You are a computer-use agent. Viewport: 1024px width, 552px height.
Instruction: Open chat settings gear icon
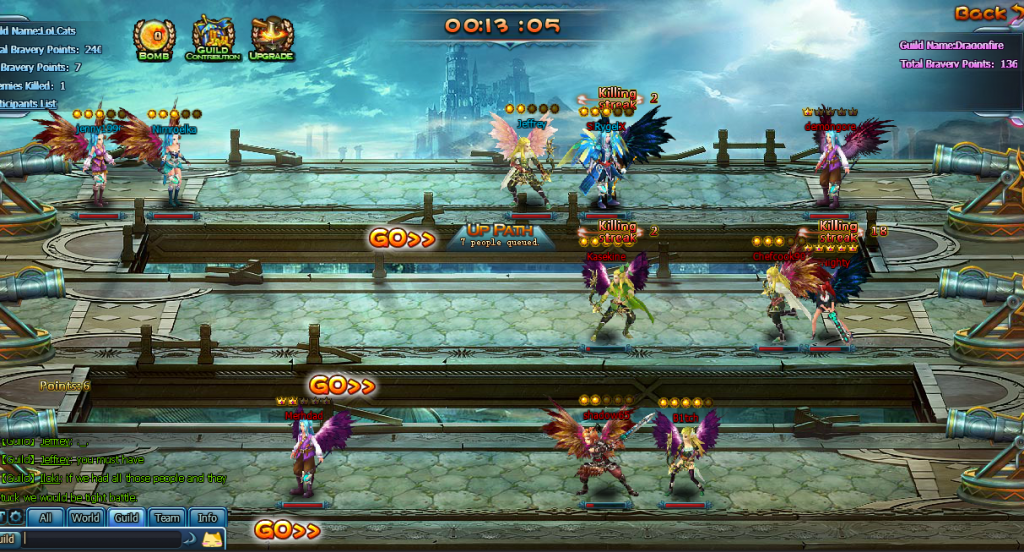15,517
